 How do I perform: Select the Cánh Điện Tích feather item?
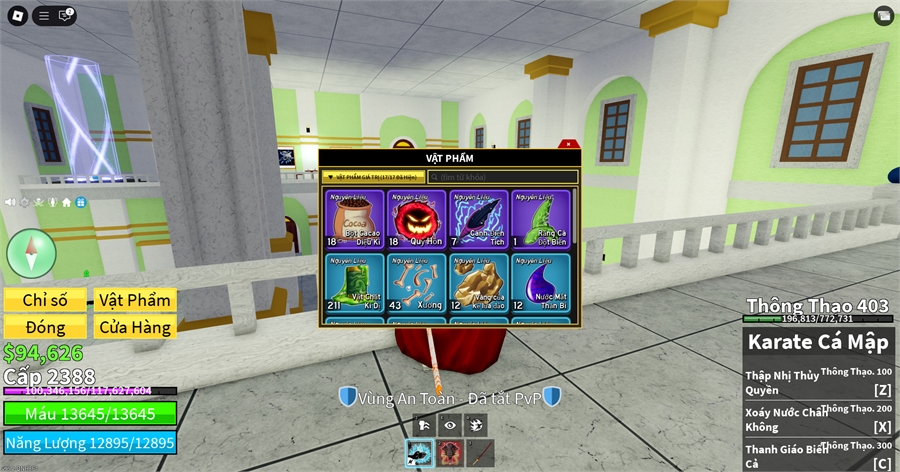coord(478,219)
